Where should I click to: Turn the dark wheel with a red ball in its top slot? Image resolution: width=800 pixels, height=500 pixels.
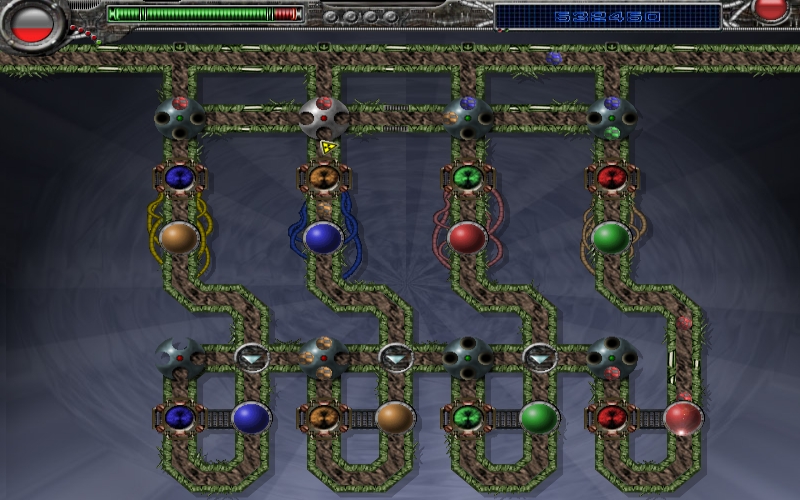point(180,117)
